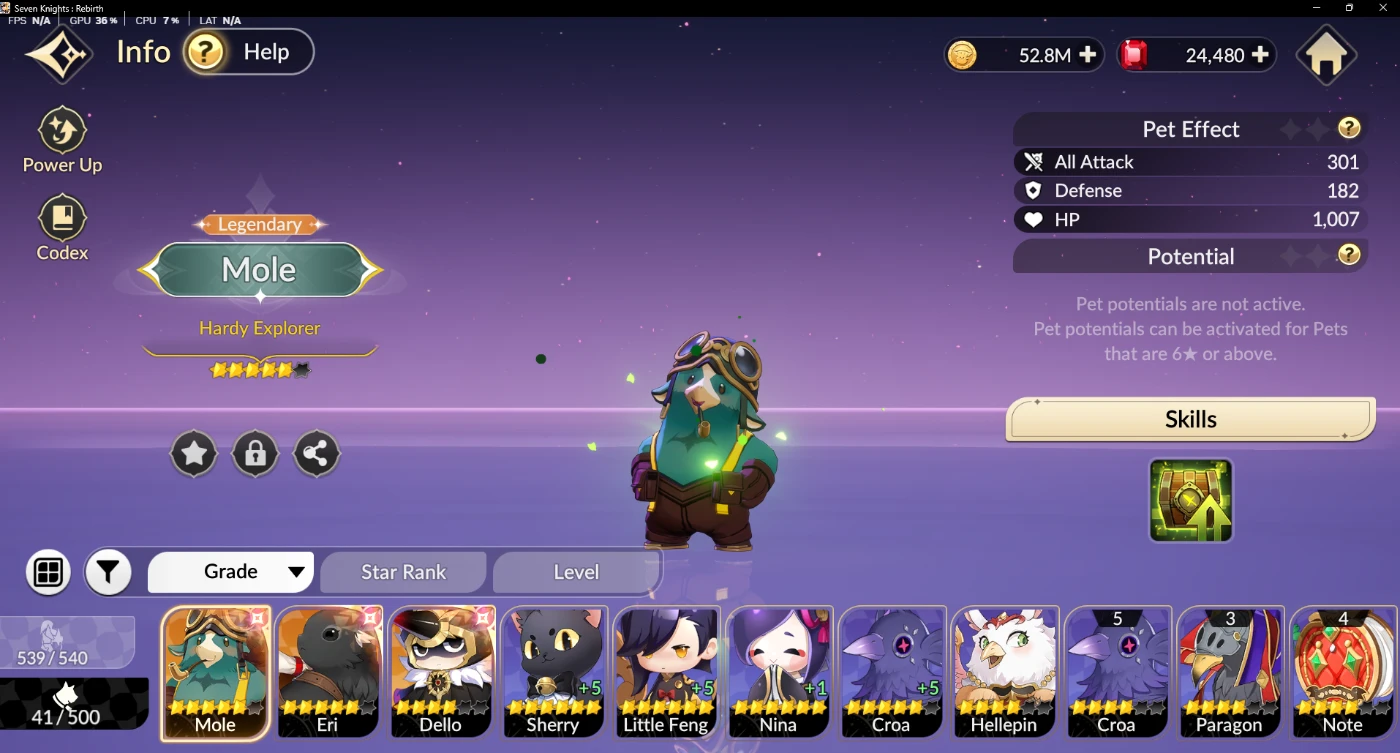Switch to grid view of pets
Image resolution: width=1400 pixels, height=753 pixels.
pos(48,572)
